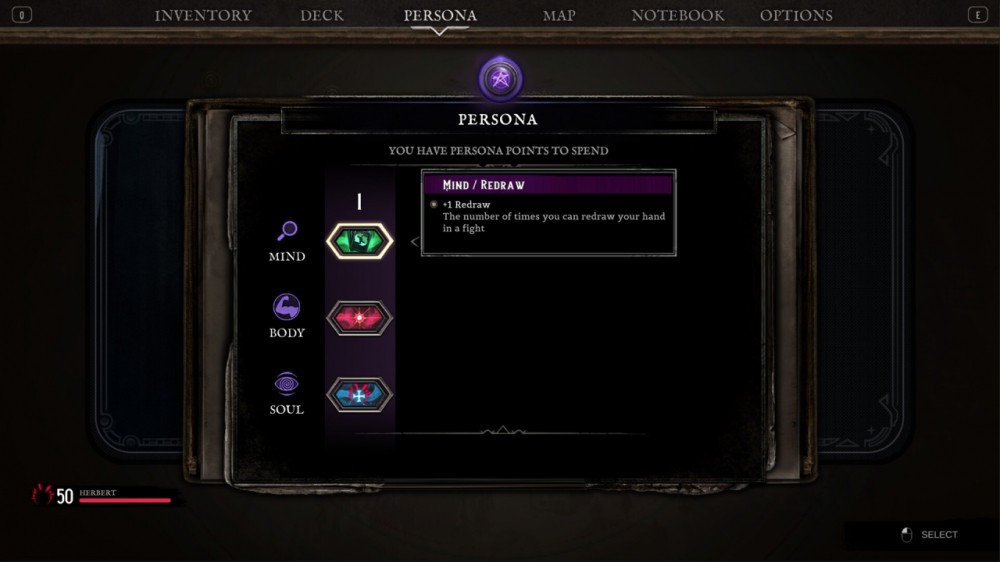Switch to the Deck tab
Screen dimensions: 1000x562
pos(322,16)
